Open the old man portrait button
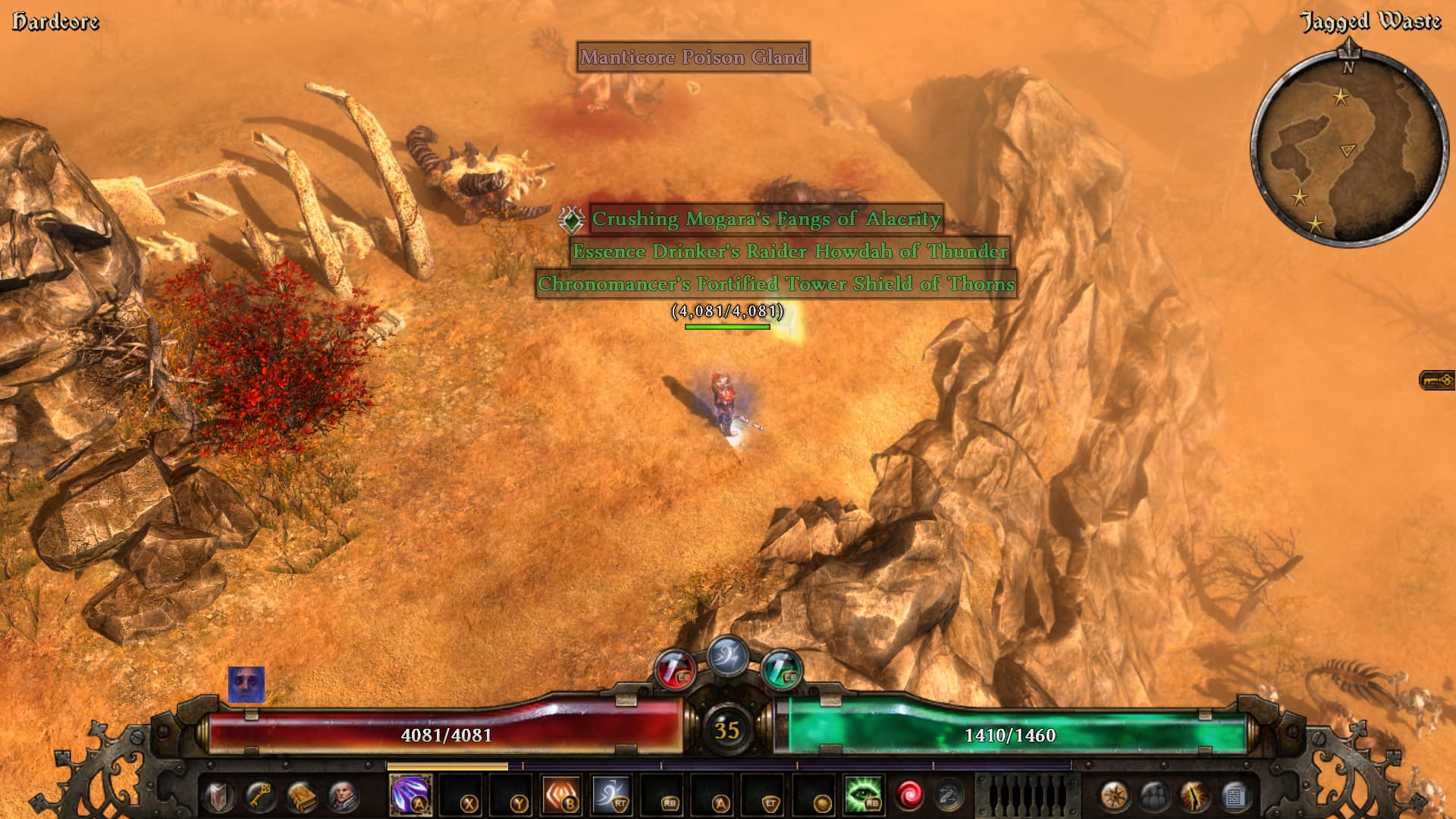 (x=342, y=796)
